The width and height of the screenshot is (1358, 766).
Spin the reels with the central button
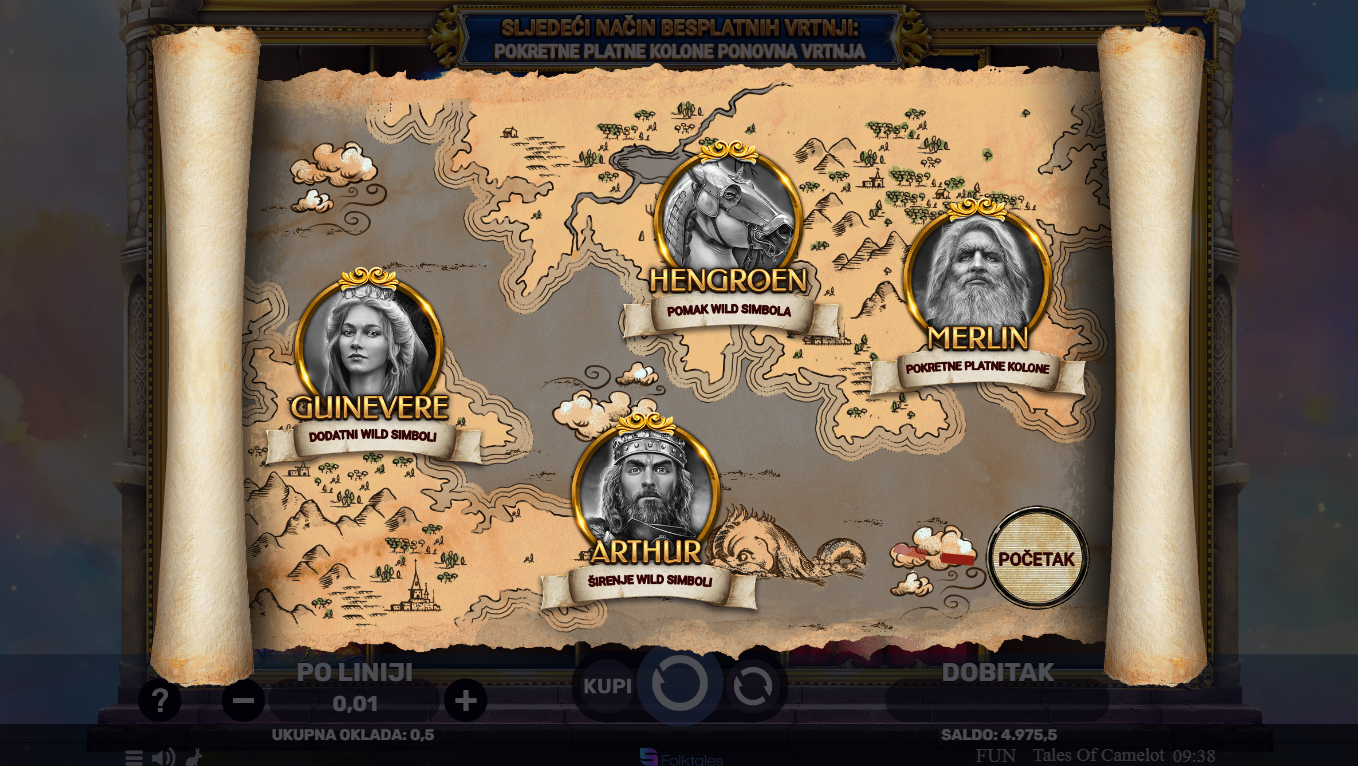tap(680, 685)
